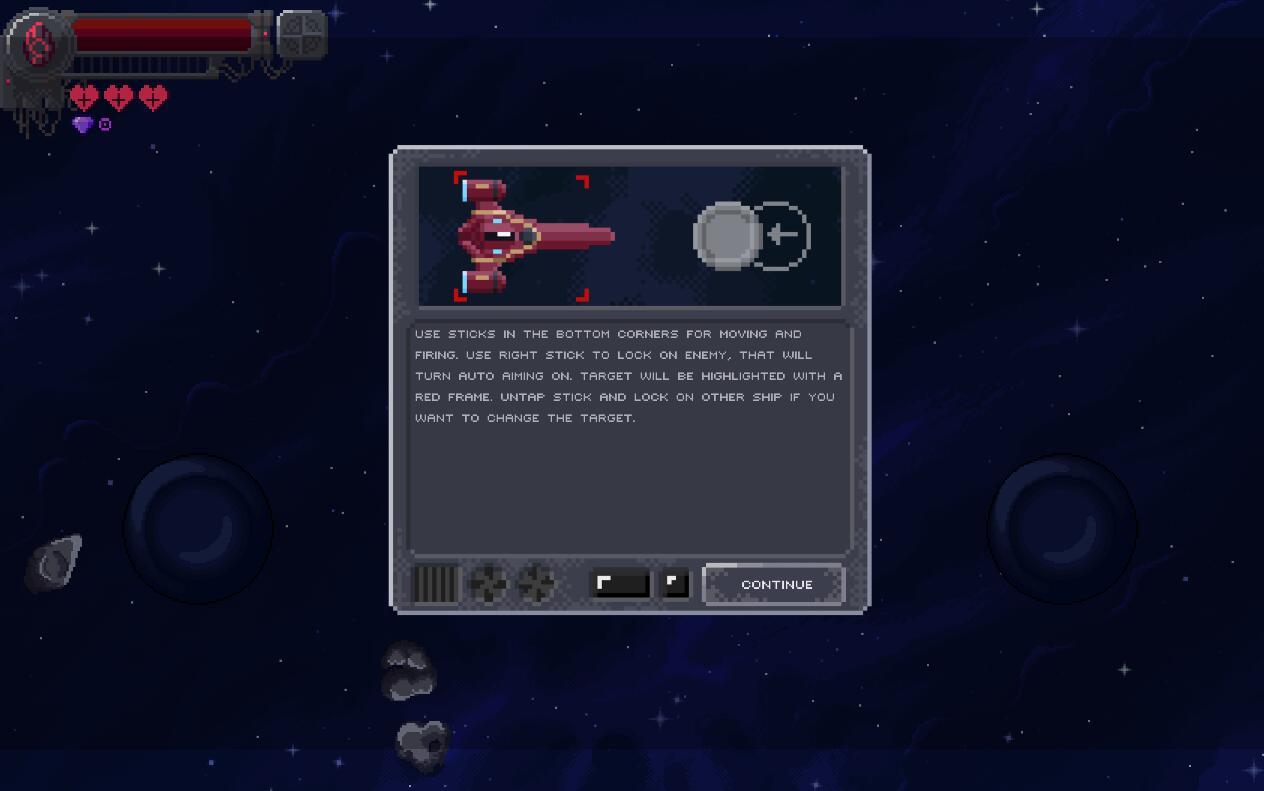Continue past the tutorial dialog
The width and height of the screenshot is (1264, 791).
[x=775, y=585]
